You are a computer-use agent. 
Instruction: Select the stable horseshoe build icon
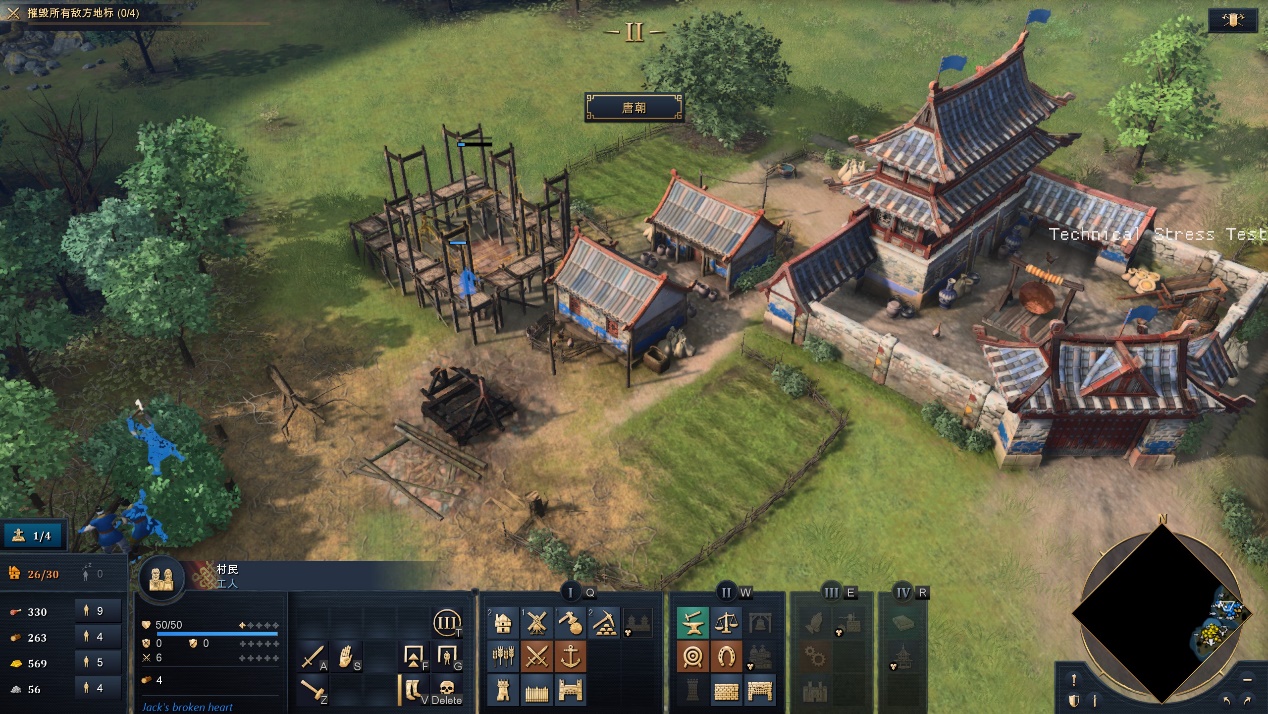coord(726,657)
